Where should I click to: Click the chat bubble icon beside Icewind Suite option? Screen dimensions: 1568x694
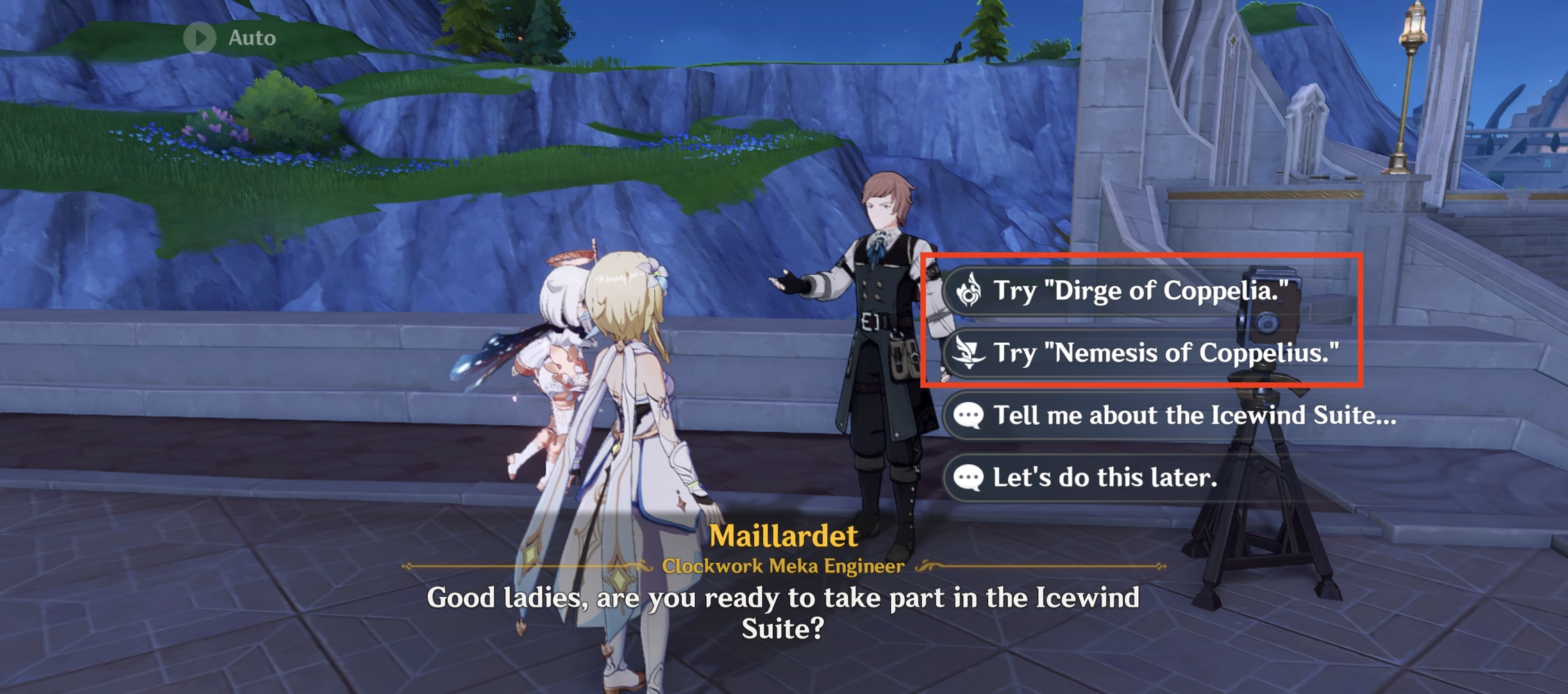969,416
